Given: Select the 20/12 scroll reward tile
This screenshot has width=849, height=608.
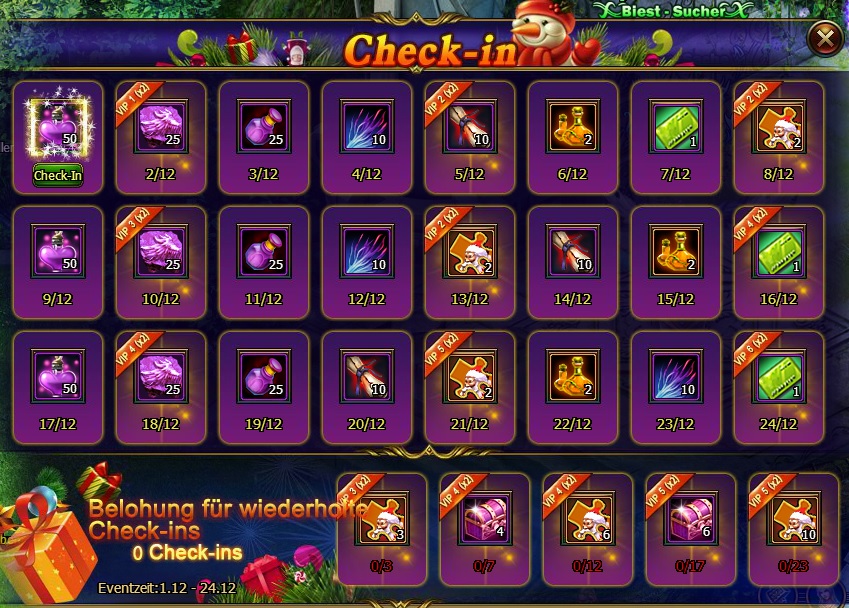Looking at the screenshot, I should tap(367, 376).
